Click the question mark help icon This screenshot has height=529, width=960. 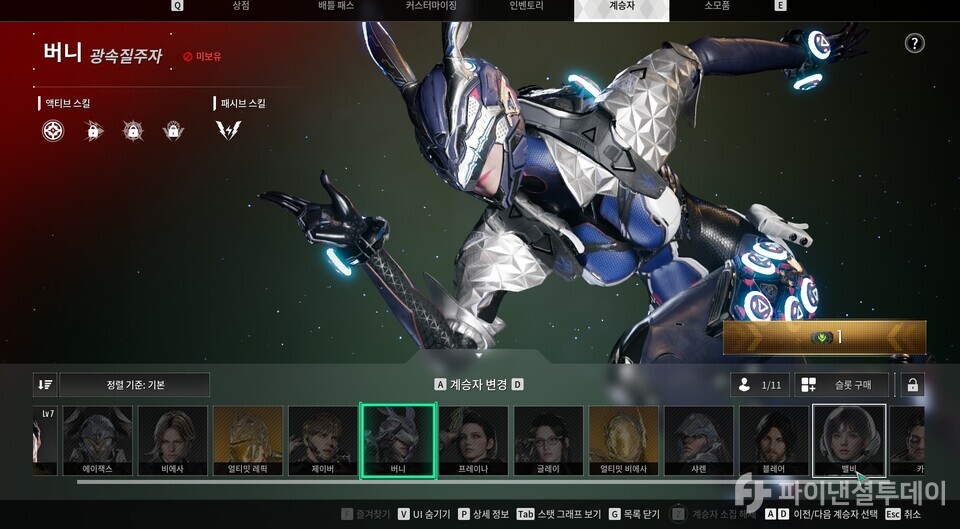coord(914,43)
